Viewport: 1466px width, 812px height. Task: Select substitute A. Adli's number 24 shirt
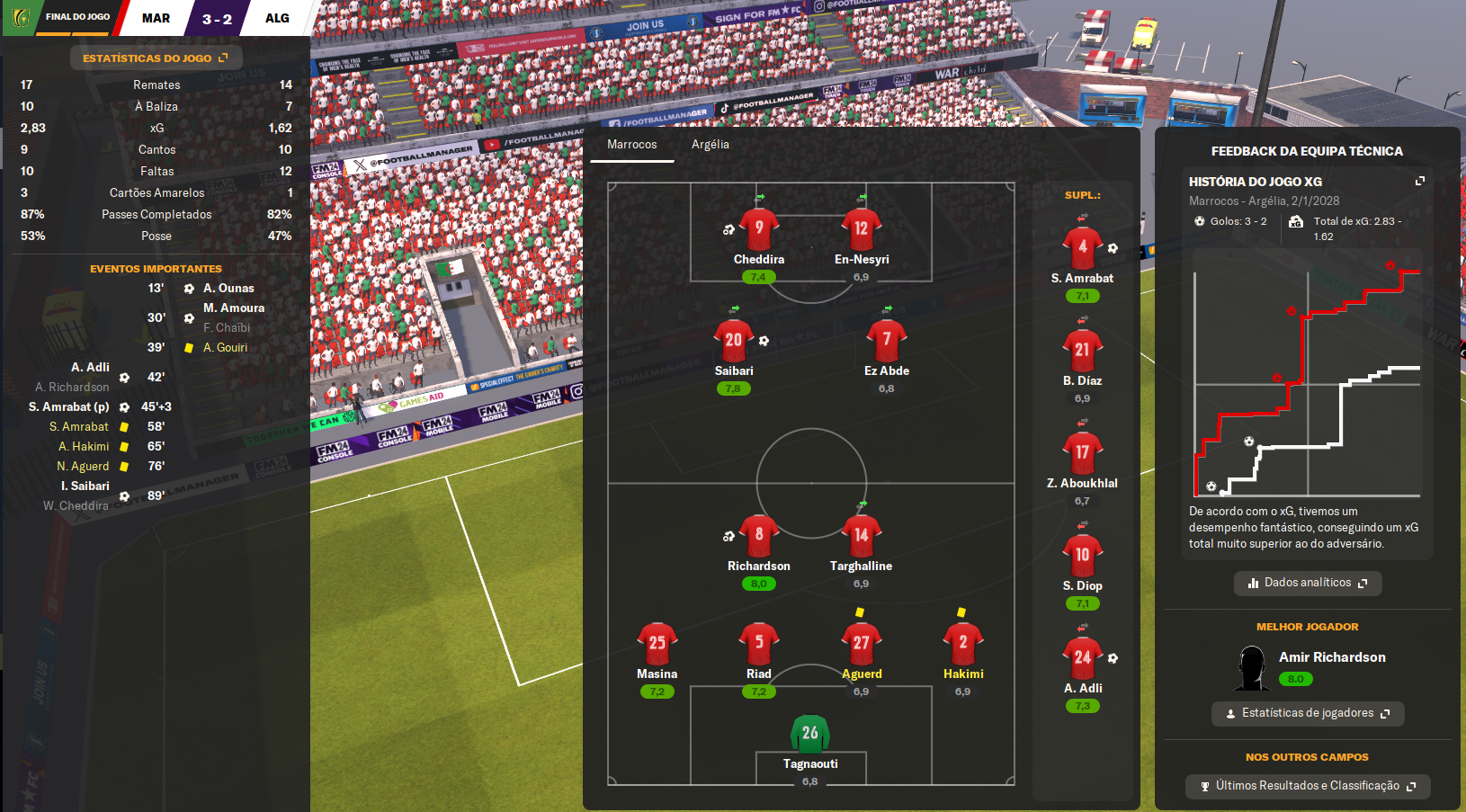(1082, 657)
